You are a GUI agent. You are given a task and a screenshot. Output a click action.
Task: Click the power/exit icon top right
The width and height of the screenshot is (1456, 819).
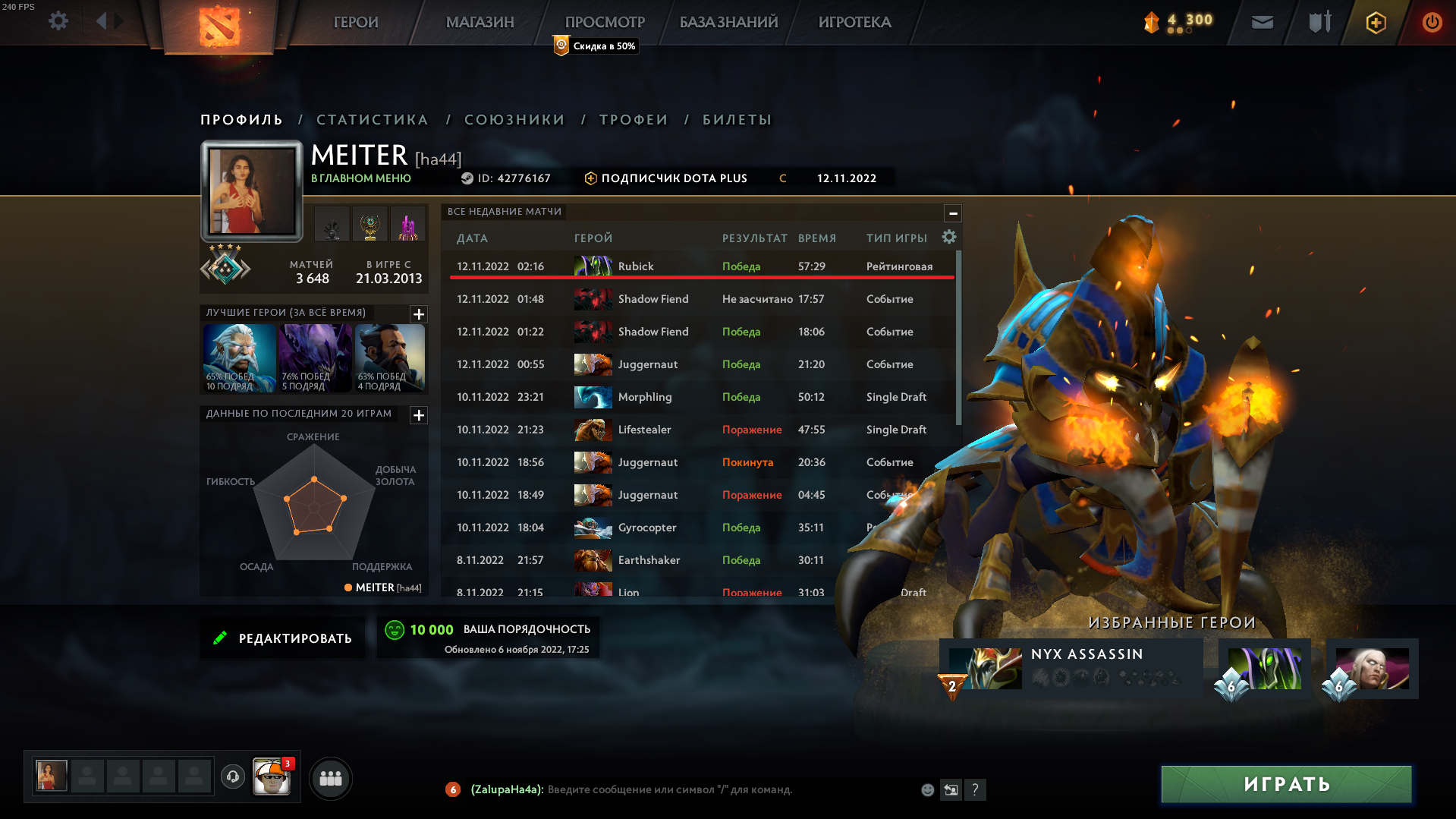coord(1432,22)
